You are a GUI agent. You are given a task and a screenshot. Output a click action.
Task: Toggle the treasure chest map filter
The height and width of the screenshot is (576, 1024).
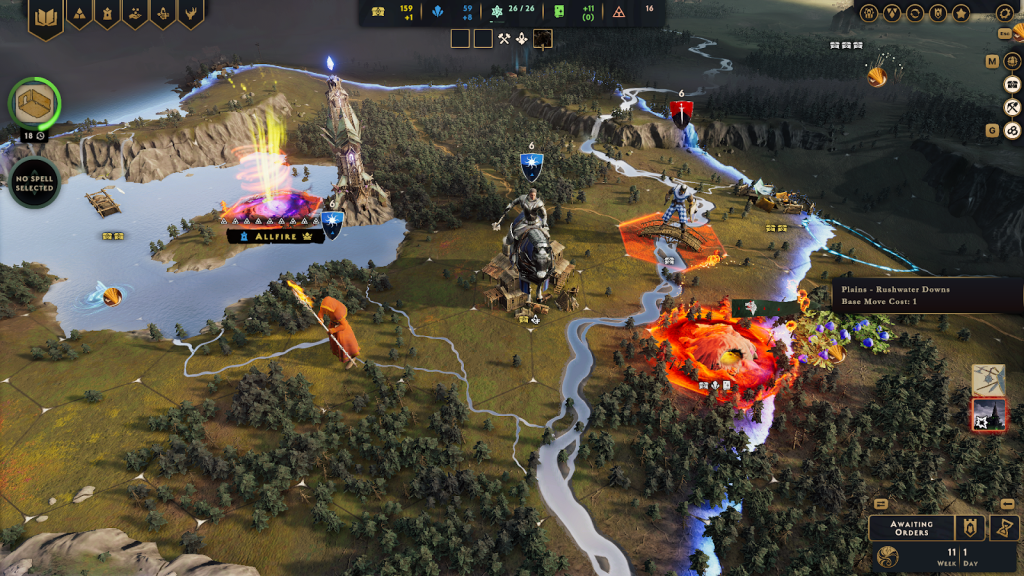point(1011,84)
